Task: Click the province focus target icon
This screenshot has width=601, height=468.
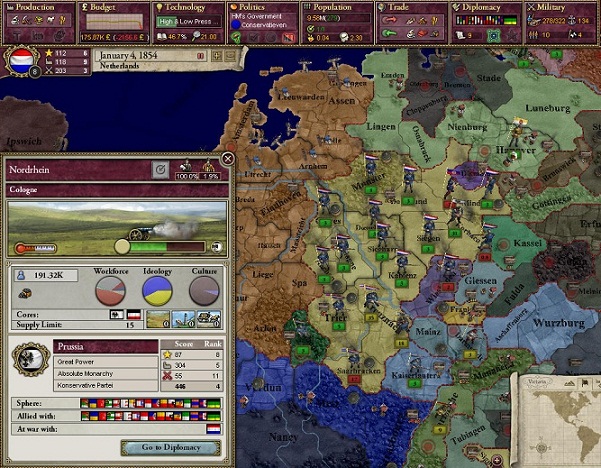Action: tap(160, 170)
